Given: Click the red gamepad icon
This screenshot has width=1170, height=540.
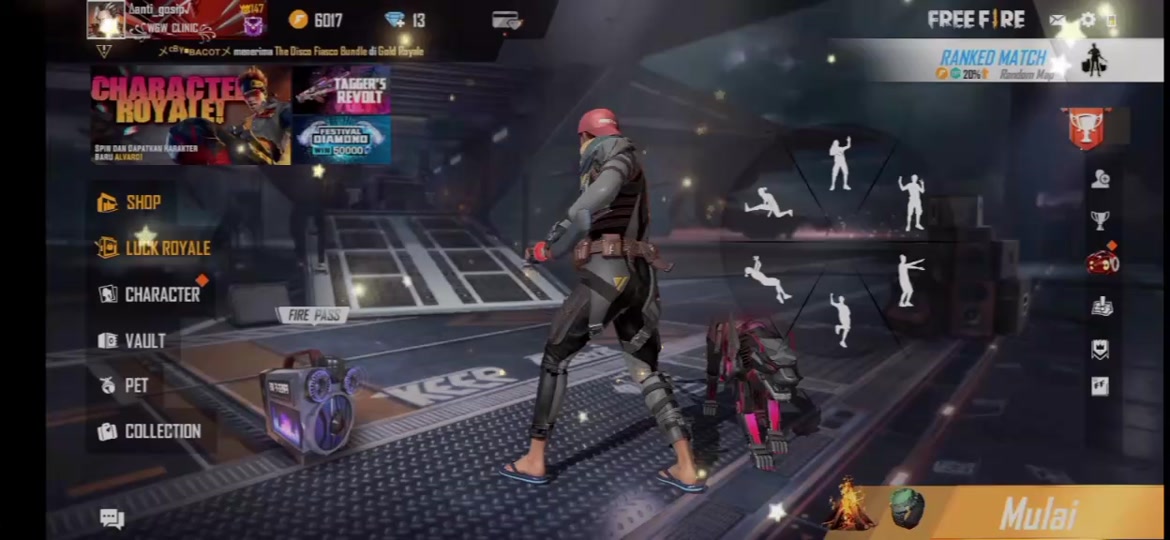Looking at the screenshot, I should tap(1101, 262).
